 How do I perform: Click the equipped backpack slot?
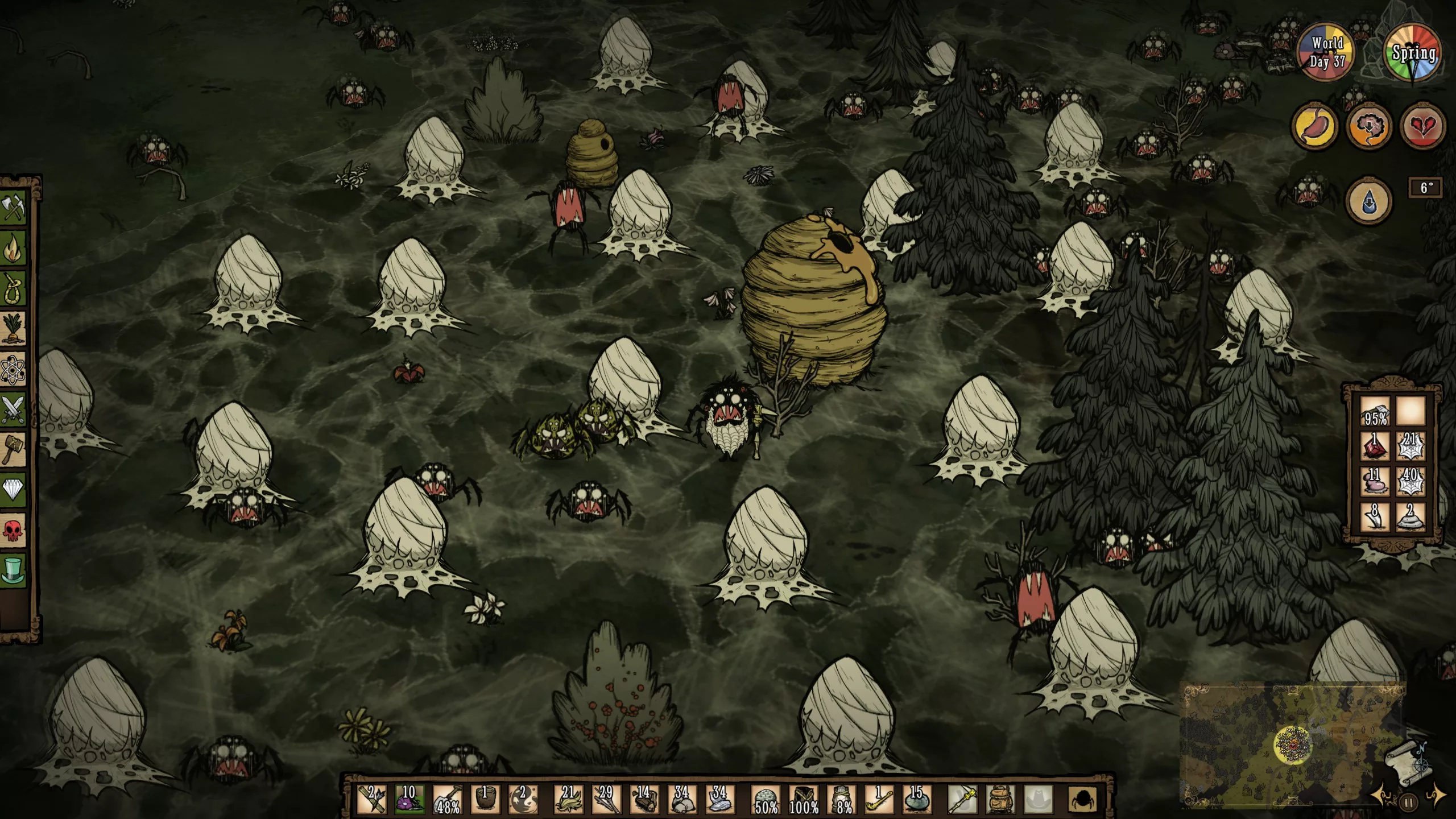tap(999, 799)
